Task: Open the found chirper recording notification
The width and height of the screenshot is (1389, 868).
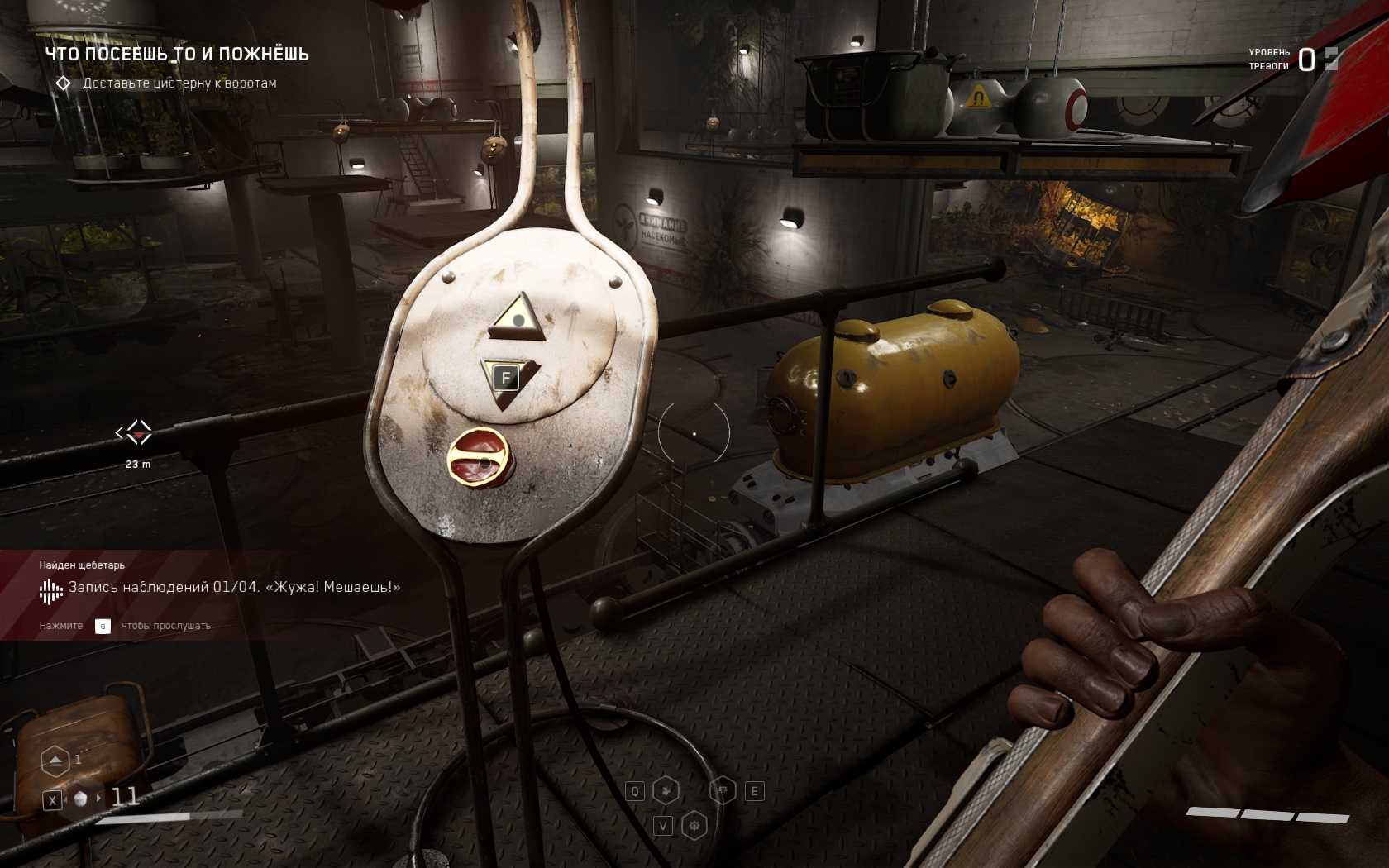Action: tap(234, 588)
